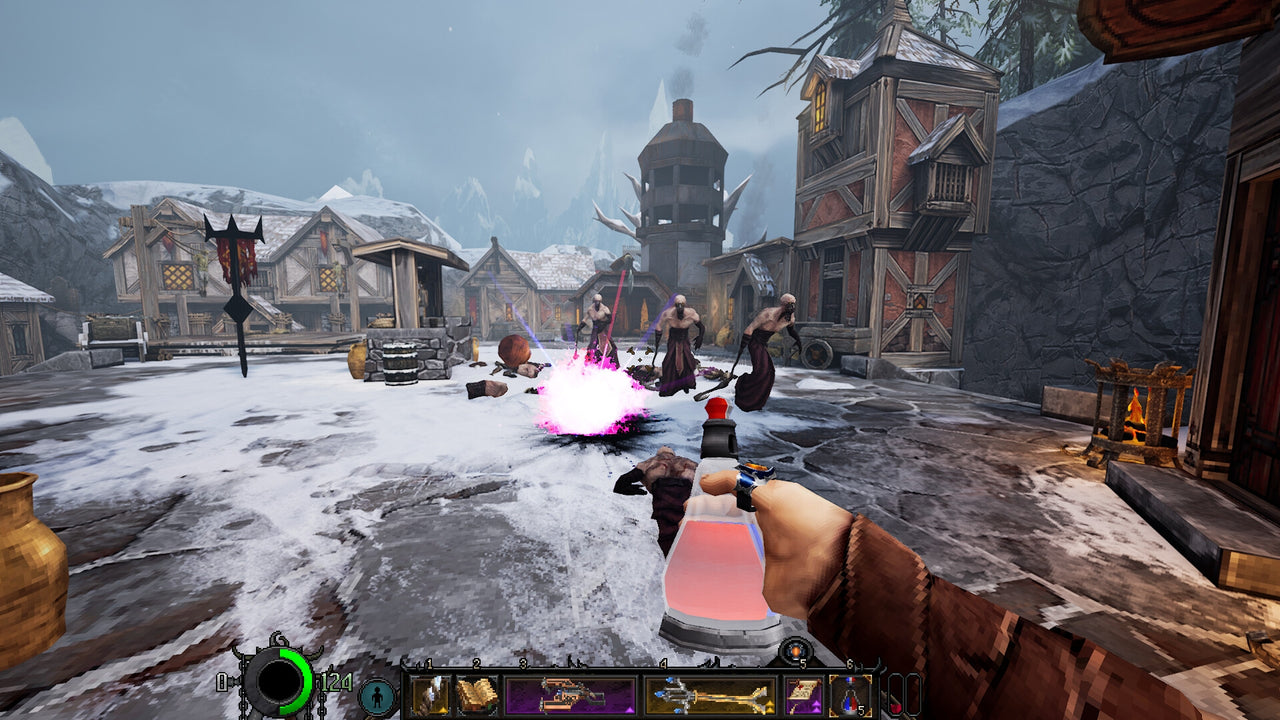The image size is (1280, 720).
Task: Select the trident weapon in slot 4
Action: coord(711,695)
